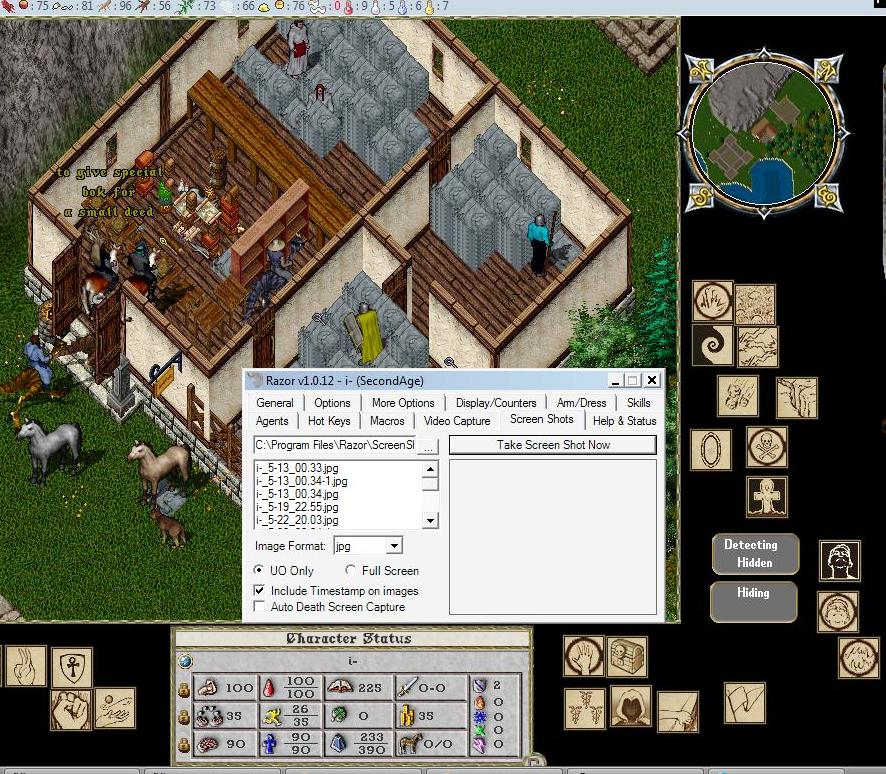Click the Take Screen Shot Now button
886x774 pixels.
(553, 445)
